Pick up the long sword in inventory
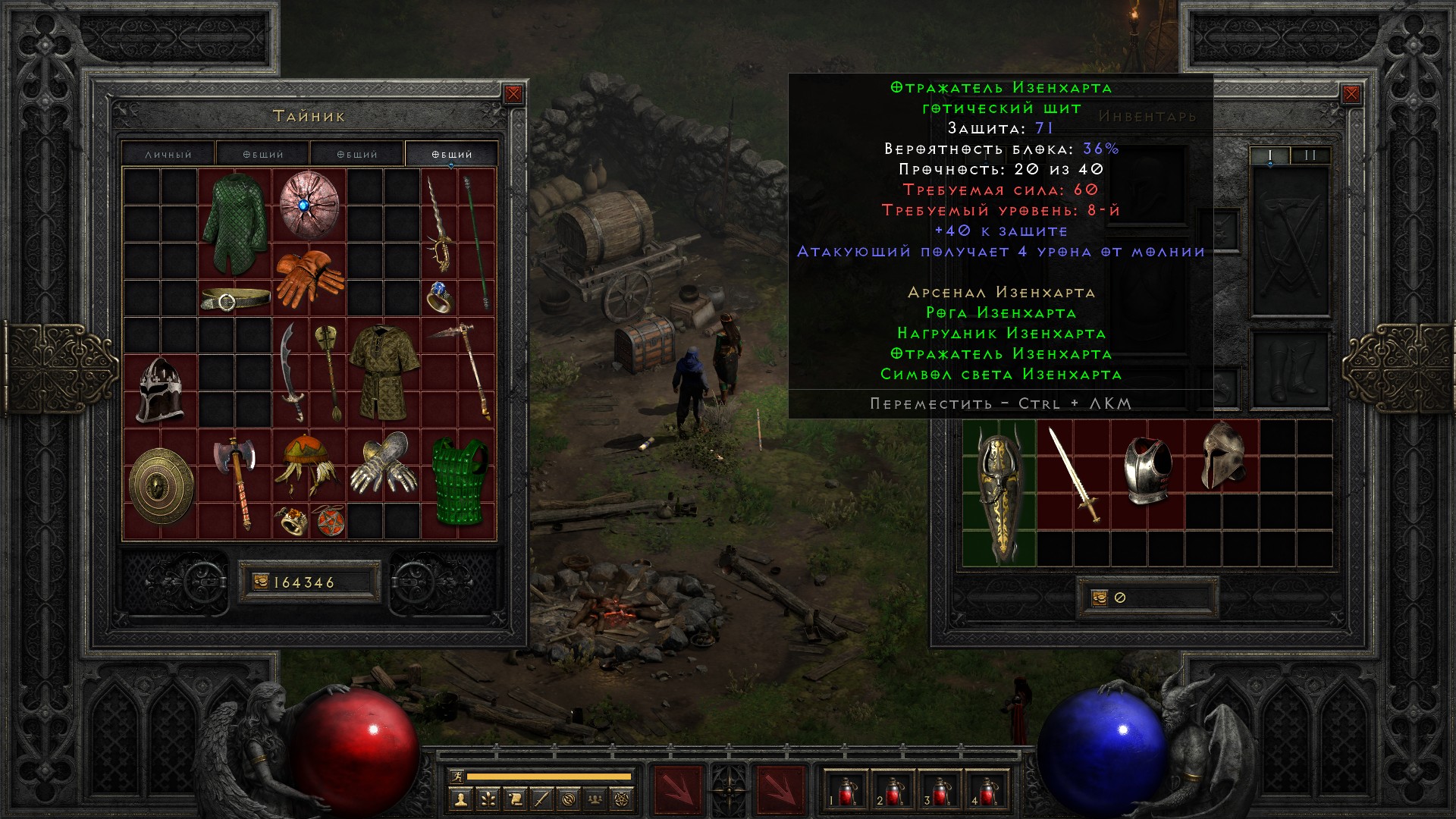This screenshot has width=1456, height=819. click(x=1074, y=474)
